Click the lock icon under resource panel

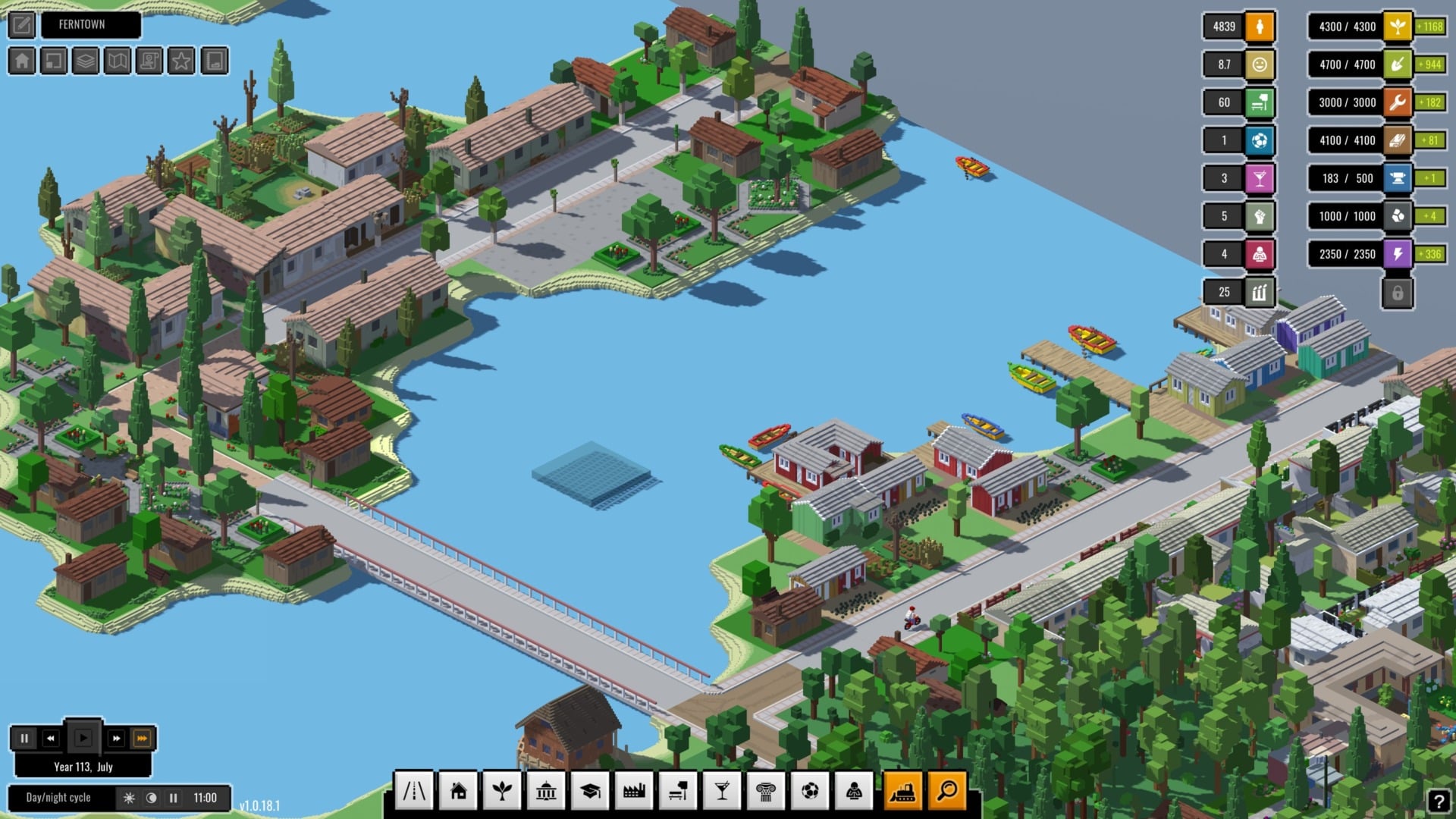click(1398, 292)
